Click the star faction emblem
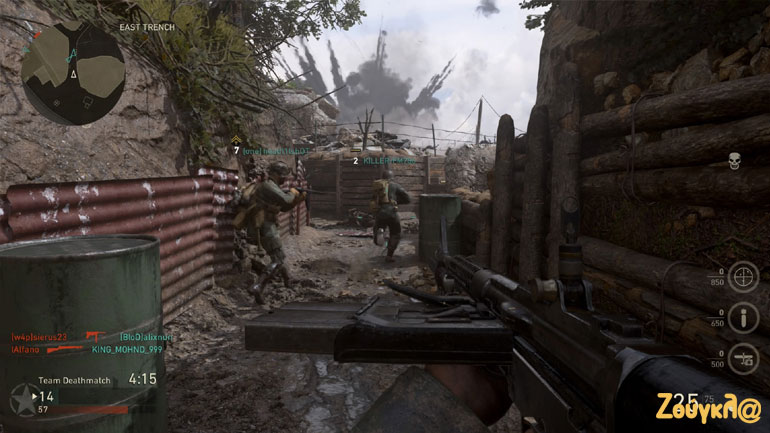770x433 pixels. pyautogui.click(x=20, y=403)
